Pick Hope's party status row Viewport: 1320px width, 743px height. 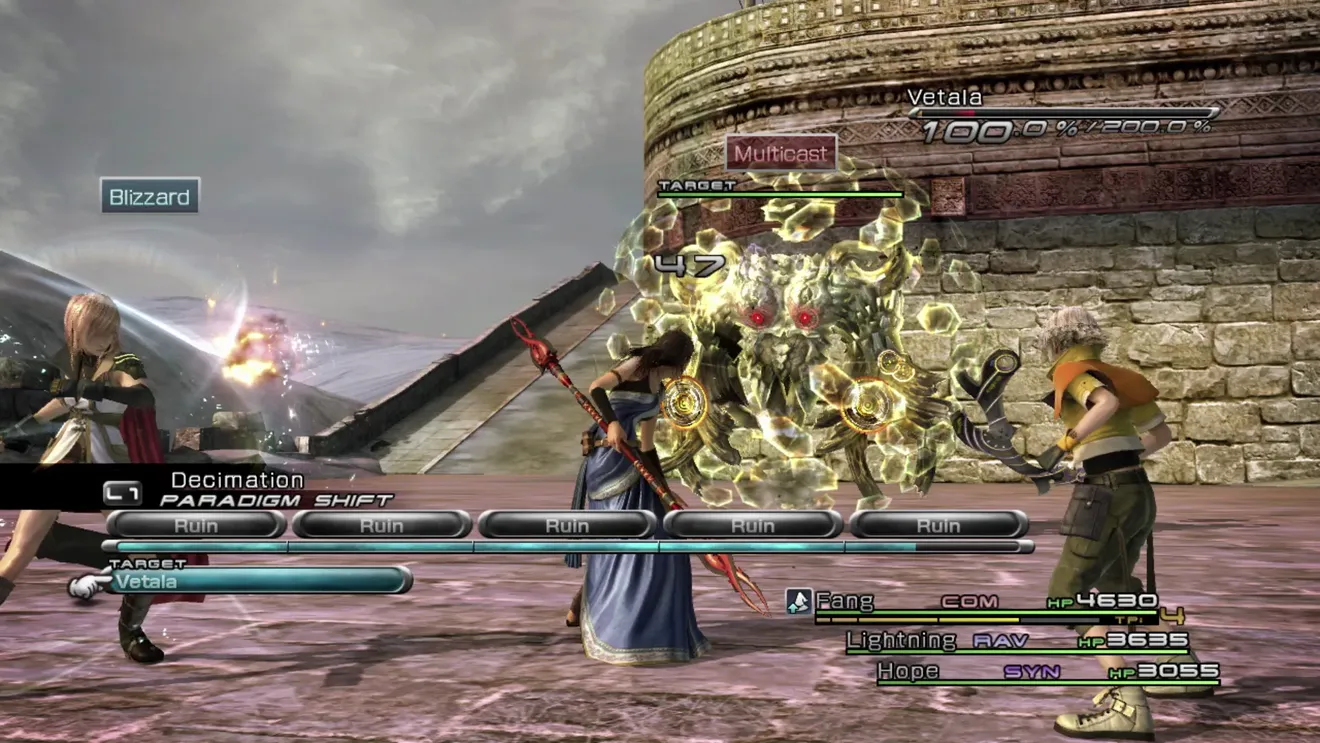point(1046,671)
